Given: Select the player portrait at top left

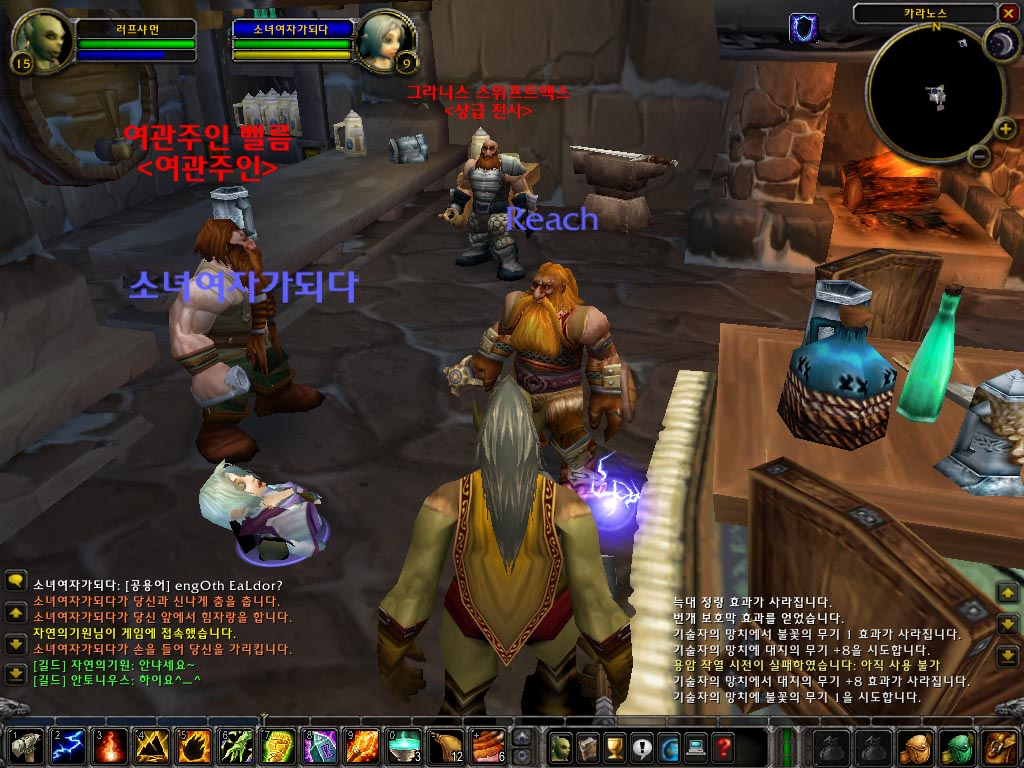Looking at the screenshot, I should [x=43, y=40].
